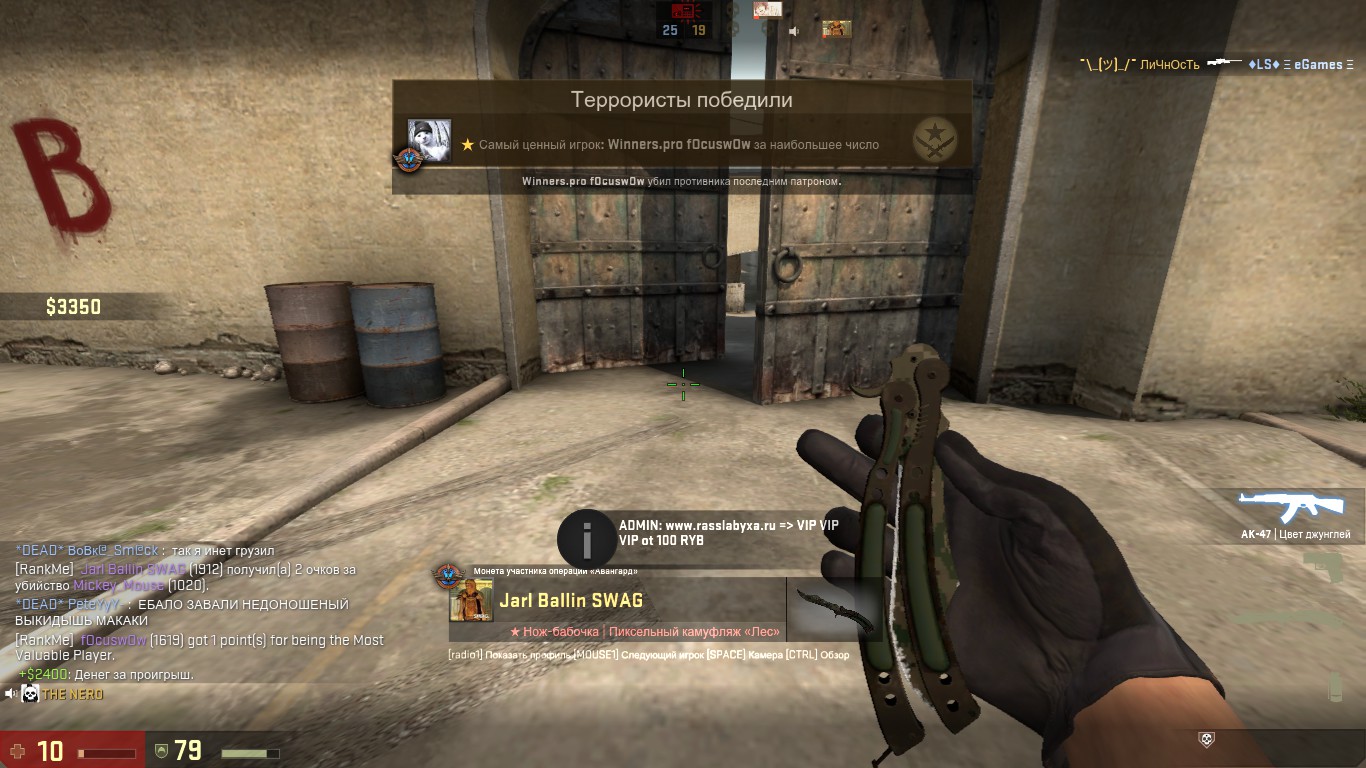
Task: Select the grenade slot icon
Action: point(1335,688)
